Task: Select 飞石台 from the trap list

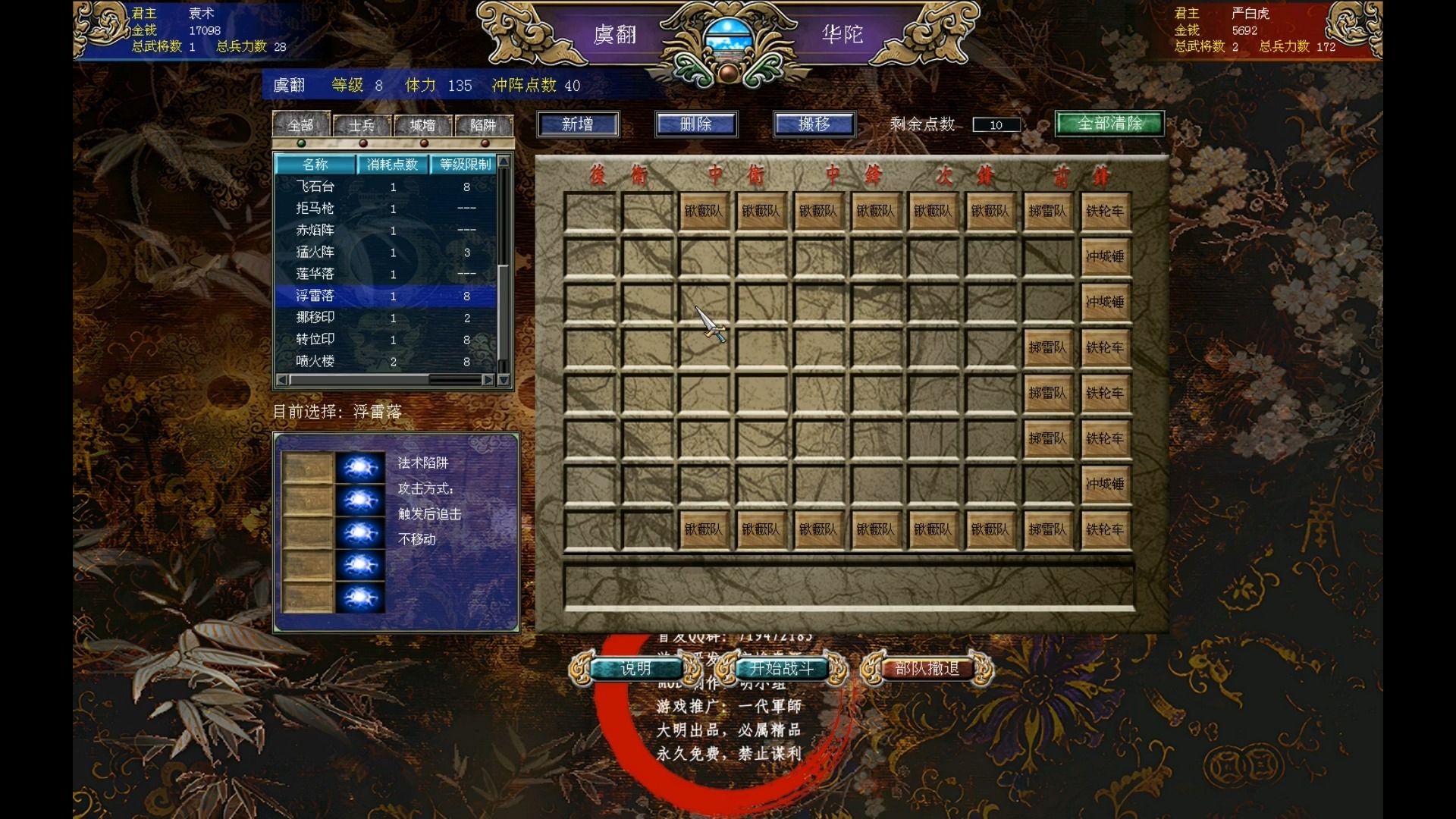Action: [318, 187]
